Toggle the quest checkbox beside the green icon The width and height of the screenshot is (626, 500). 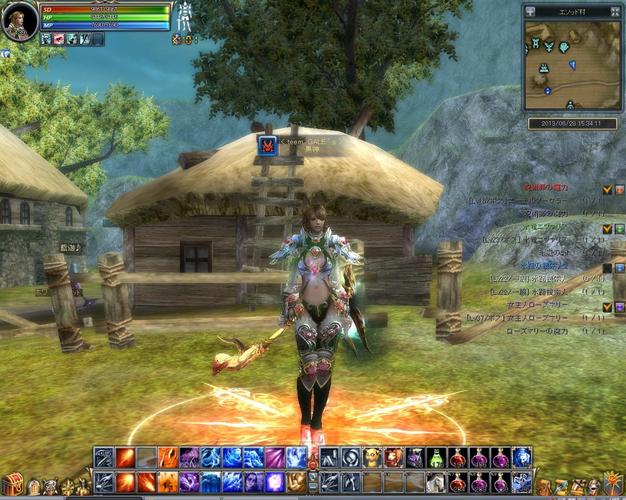[x=606, y=228]
